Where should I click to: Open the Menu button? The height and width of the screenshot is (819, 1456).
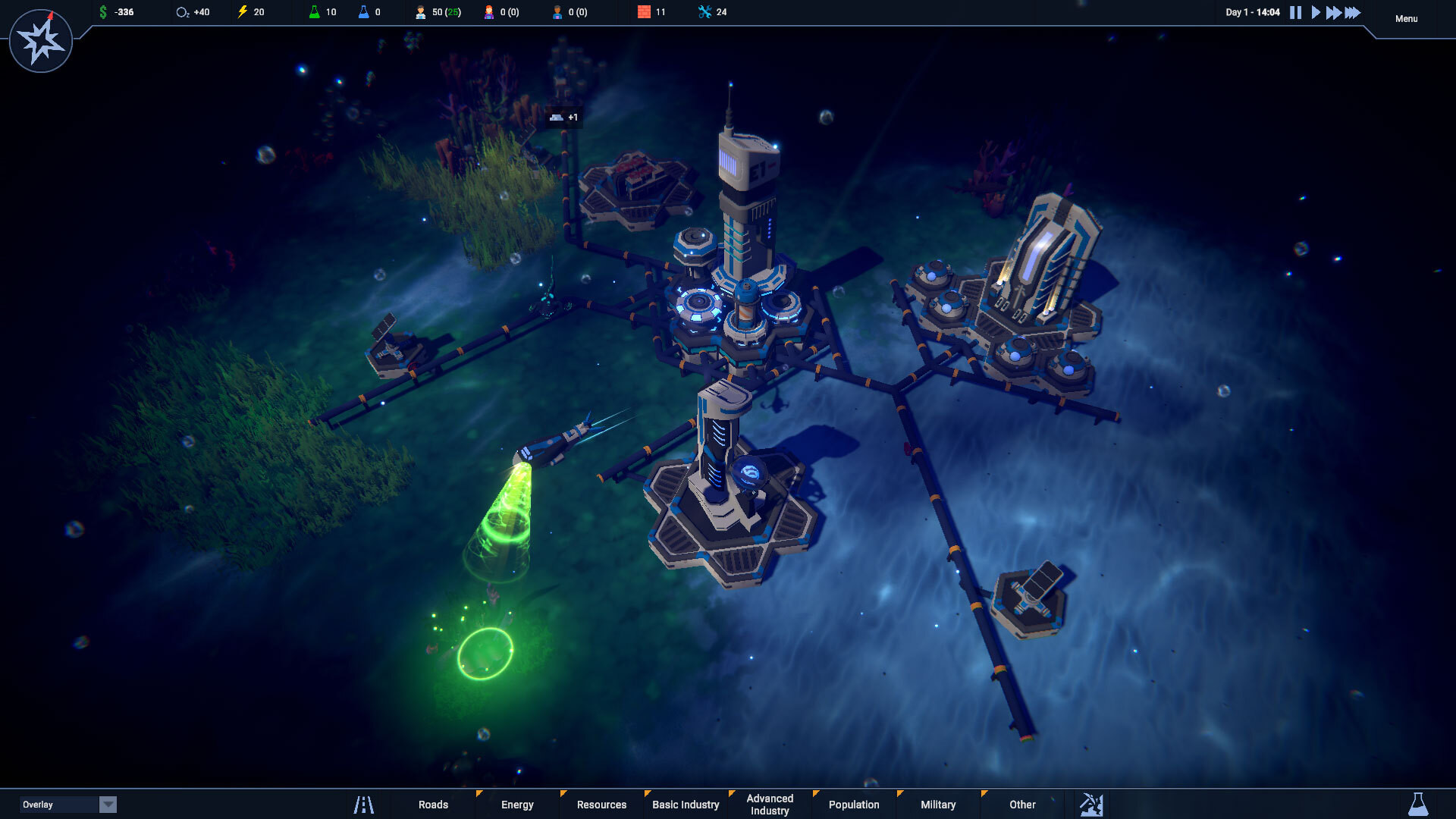coord(1407,18)
